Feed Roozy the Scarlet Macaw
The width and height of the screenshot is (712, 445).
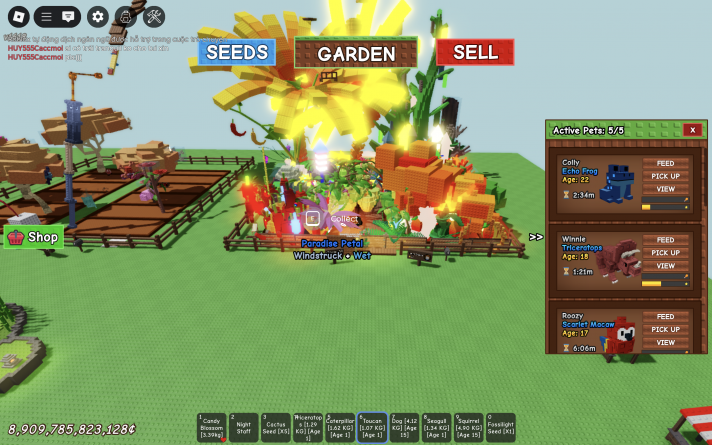[665, 317]
